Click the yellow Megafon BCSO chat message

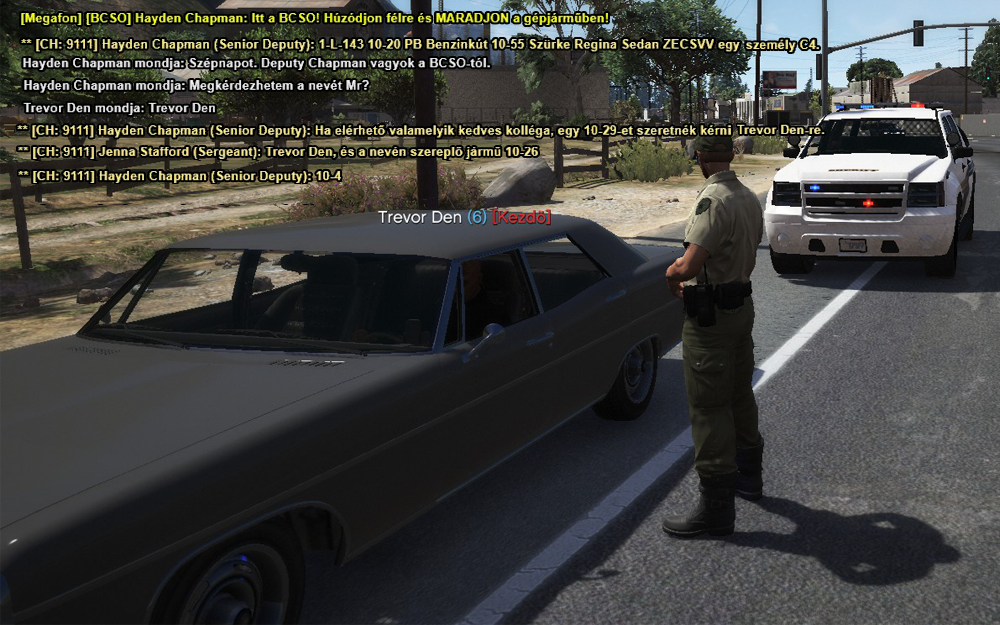point(314,19)
